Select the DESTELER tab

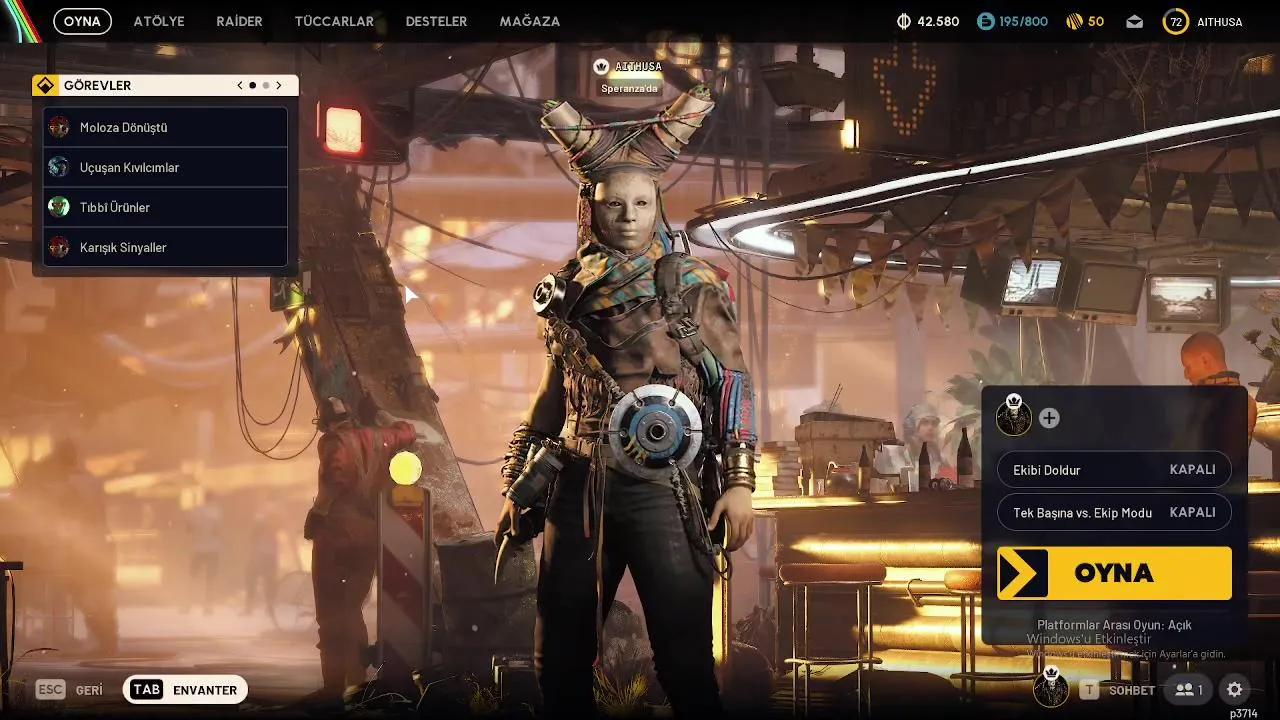point(436,21)
